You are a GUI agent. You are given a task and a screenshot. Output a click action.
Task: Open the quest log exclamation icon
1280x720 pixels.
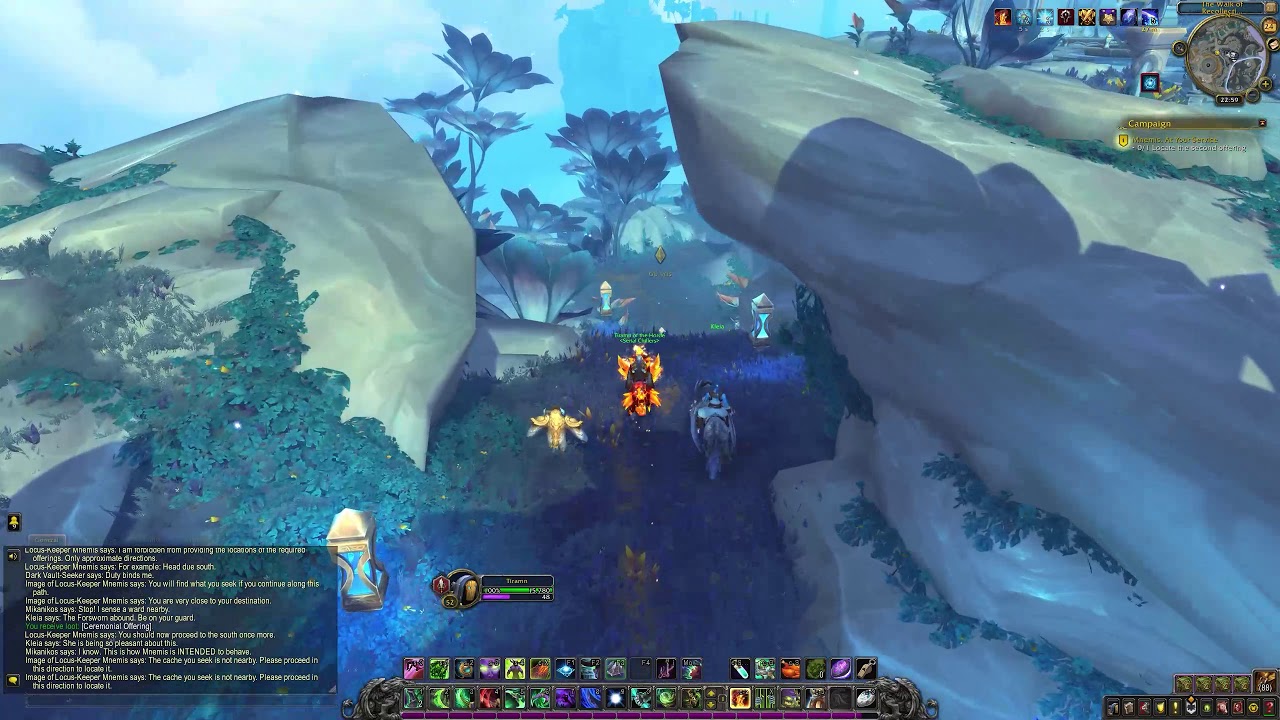point(1176,707)
